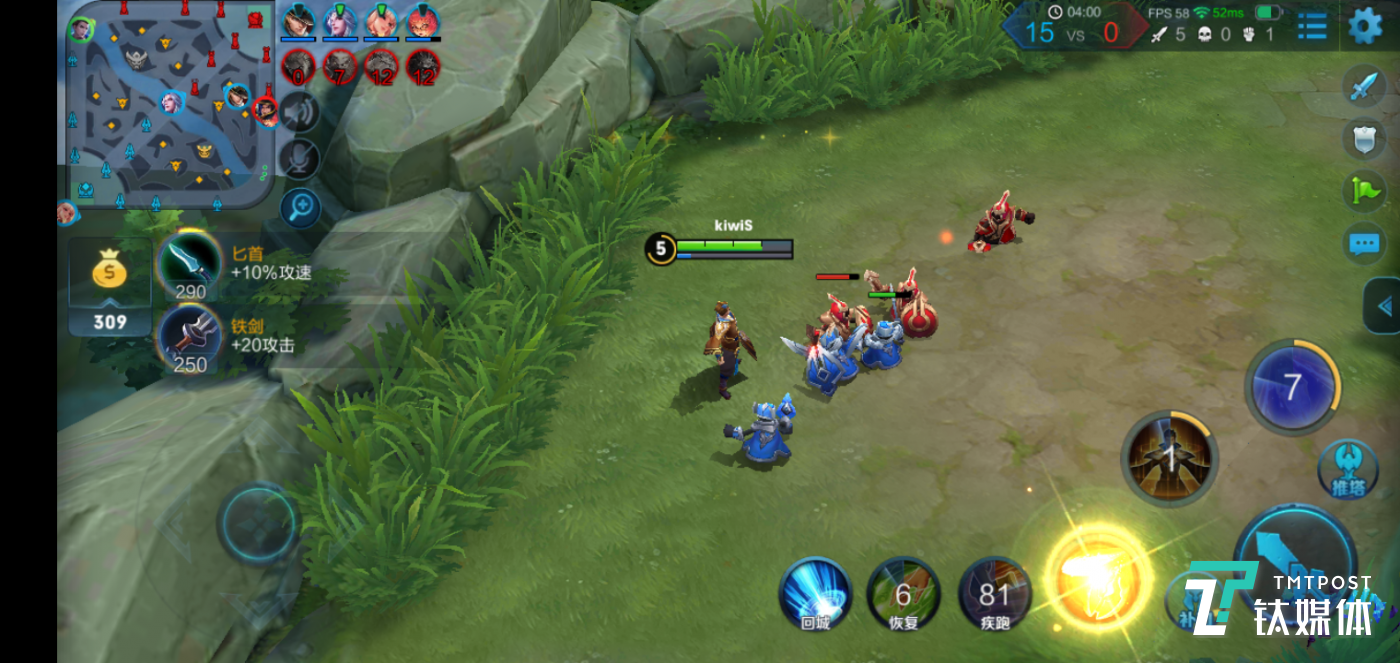Open the gear settings menu
The width and height of the screenshot is (1400, 663).
[x=1365, y=26]
